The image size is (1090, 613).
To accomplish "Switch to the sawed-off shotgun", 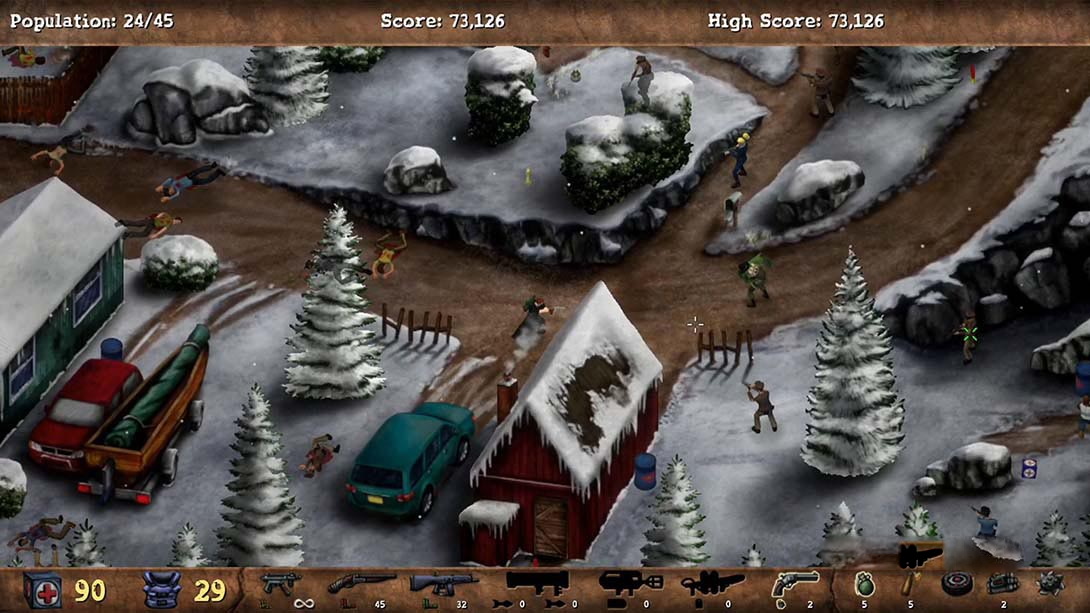I will click(361, 582).
